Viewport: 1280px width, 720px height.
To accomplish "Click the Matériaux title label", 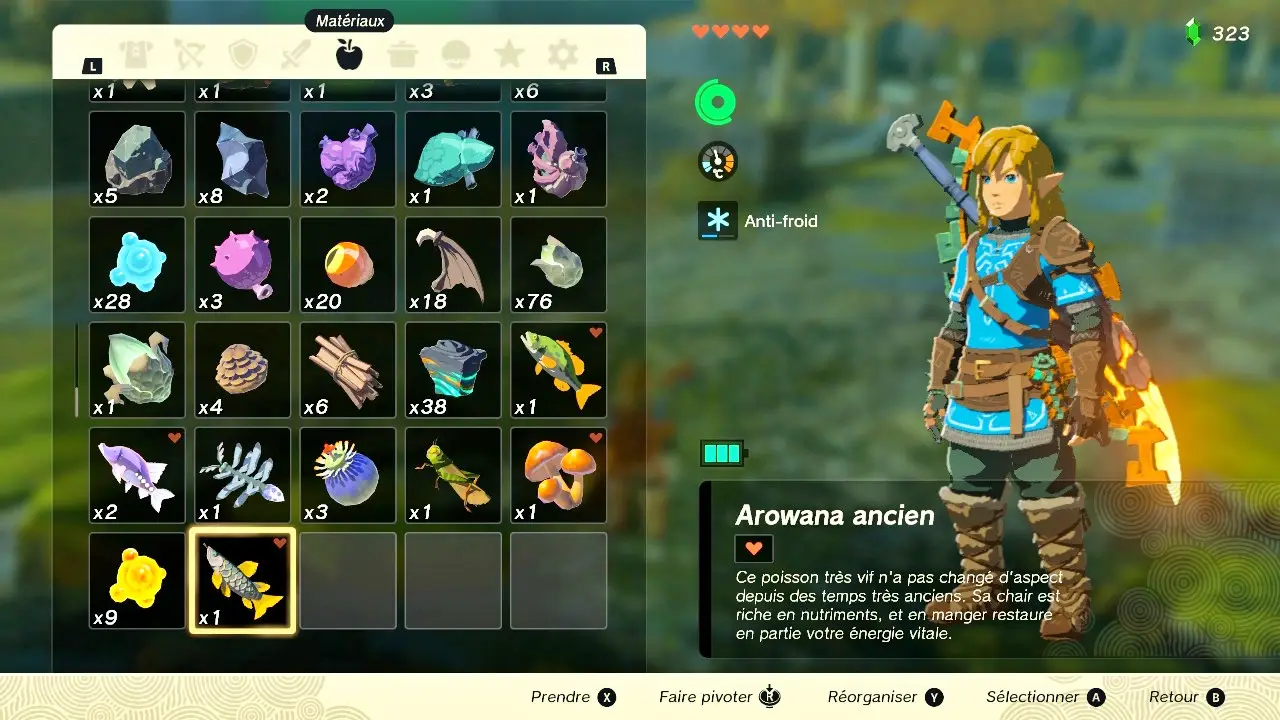I will 351,20.
